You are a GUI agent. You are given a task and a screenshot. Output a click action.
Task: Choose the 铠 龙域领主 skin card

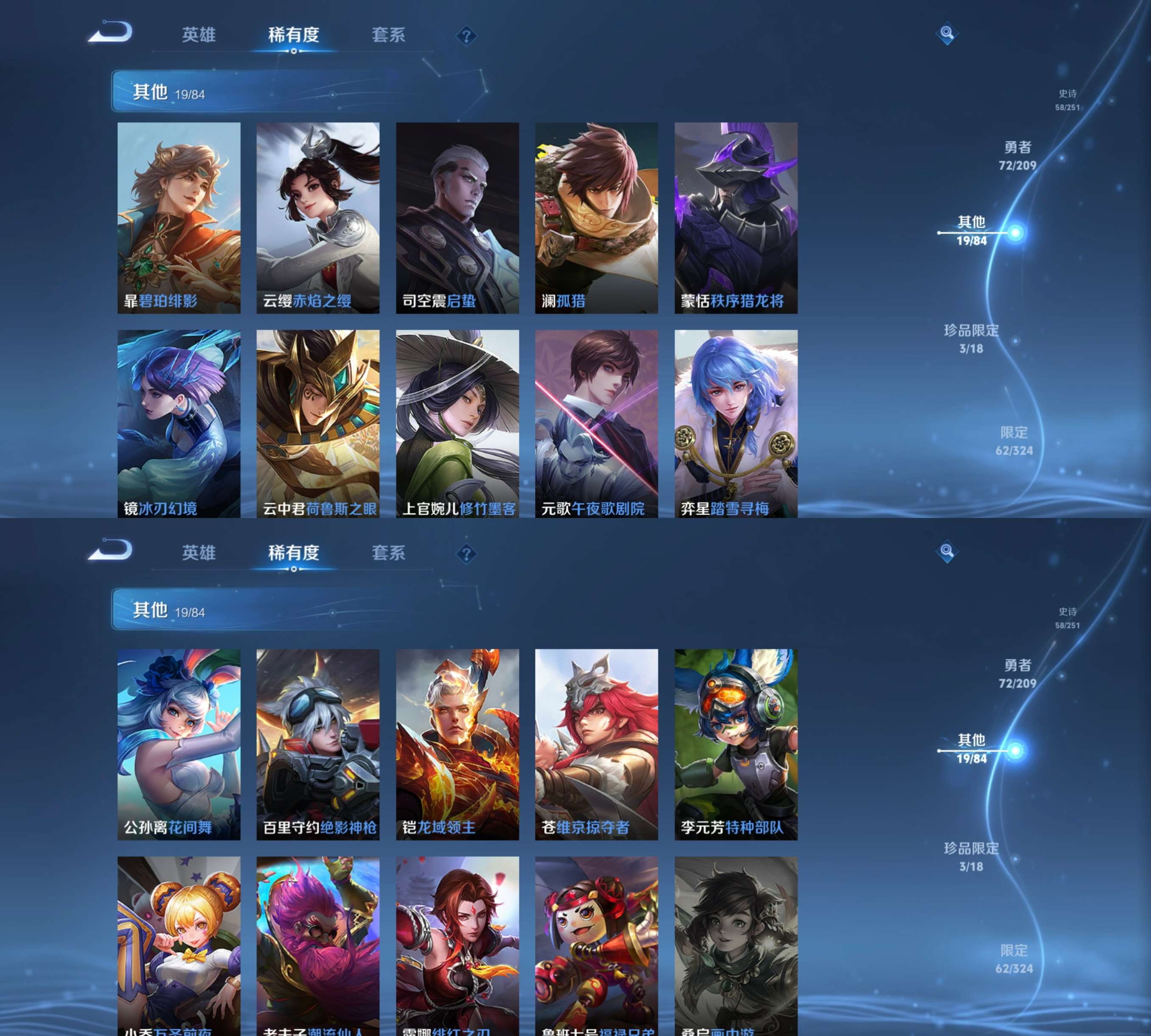click(x=458, y=744)
